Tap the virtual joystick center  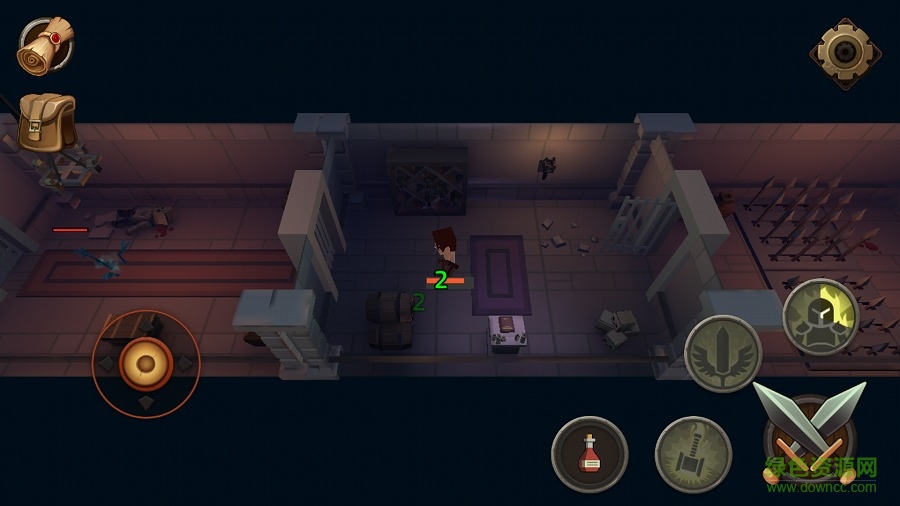(146, 363)
